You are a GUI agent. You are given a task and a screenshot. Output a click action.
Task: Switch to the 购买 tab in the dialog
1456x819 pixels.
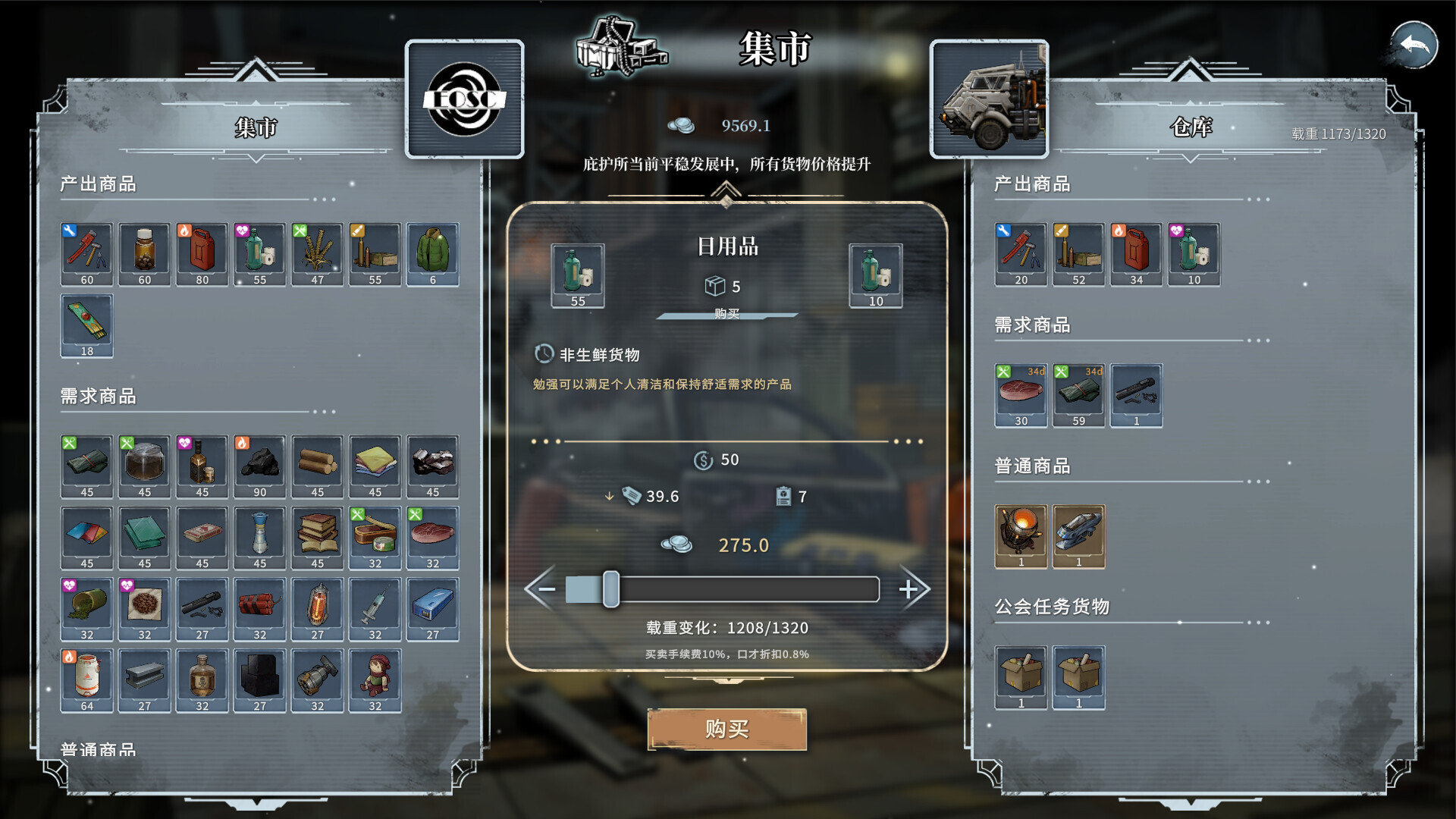point(728,315)
